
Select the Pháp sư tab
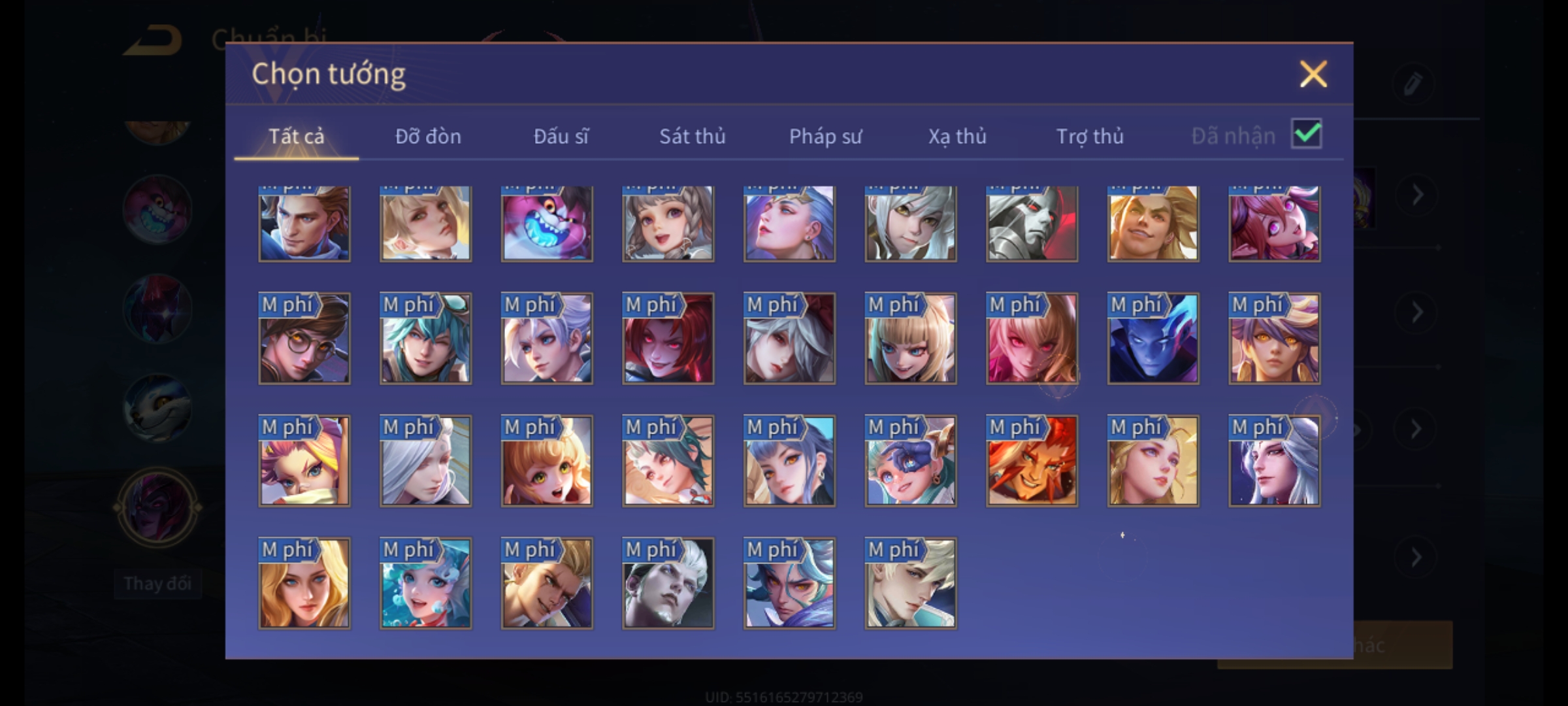pyautogui.click(x=825, y=136)
